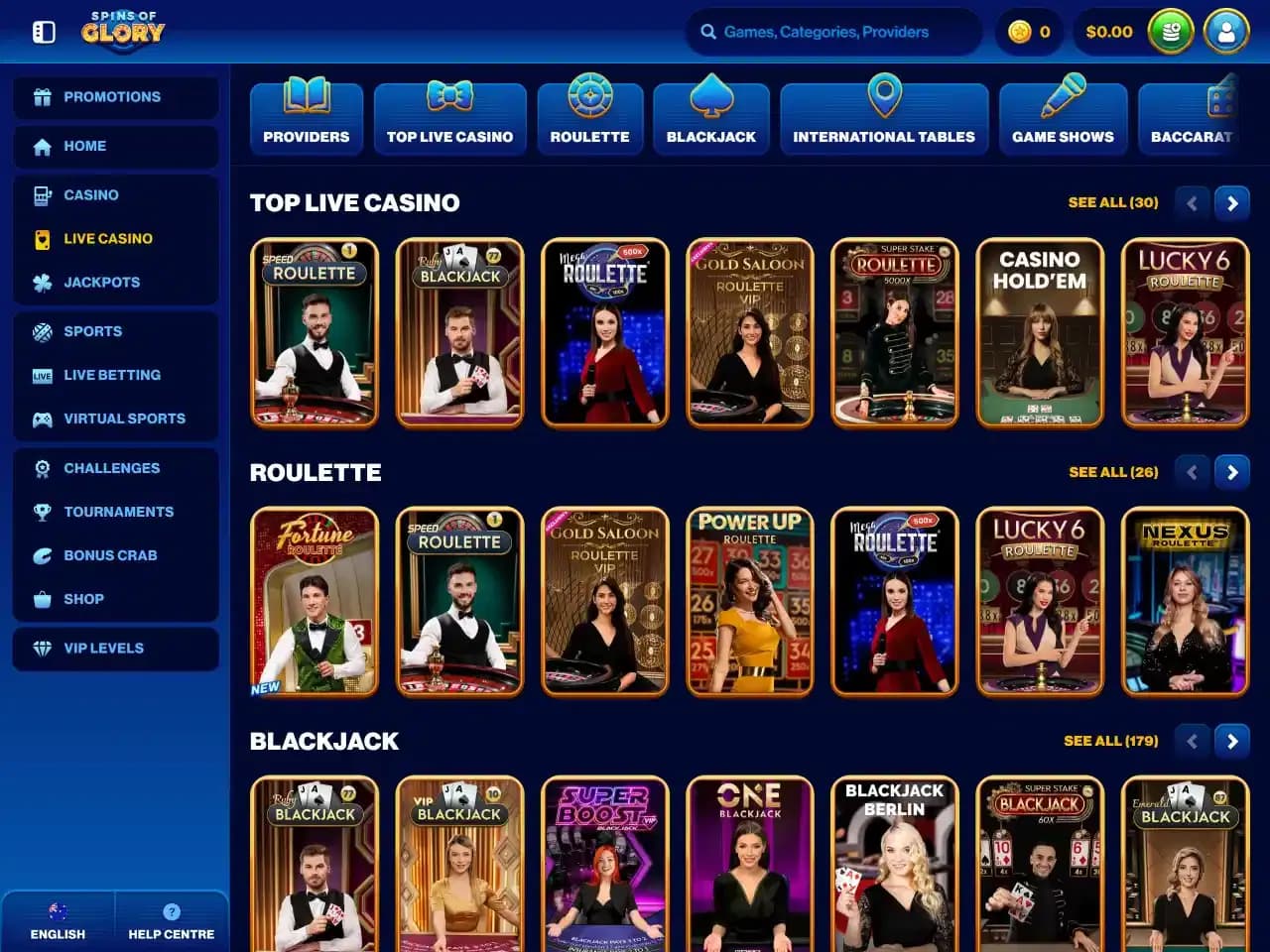
Task: Select the Blackjack spade icon tab
Action: pos(710,99)
